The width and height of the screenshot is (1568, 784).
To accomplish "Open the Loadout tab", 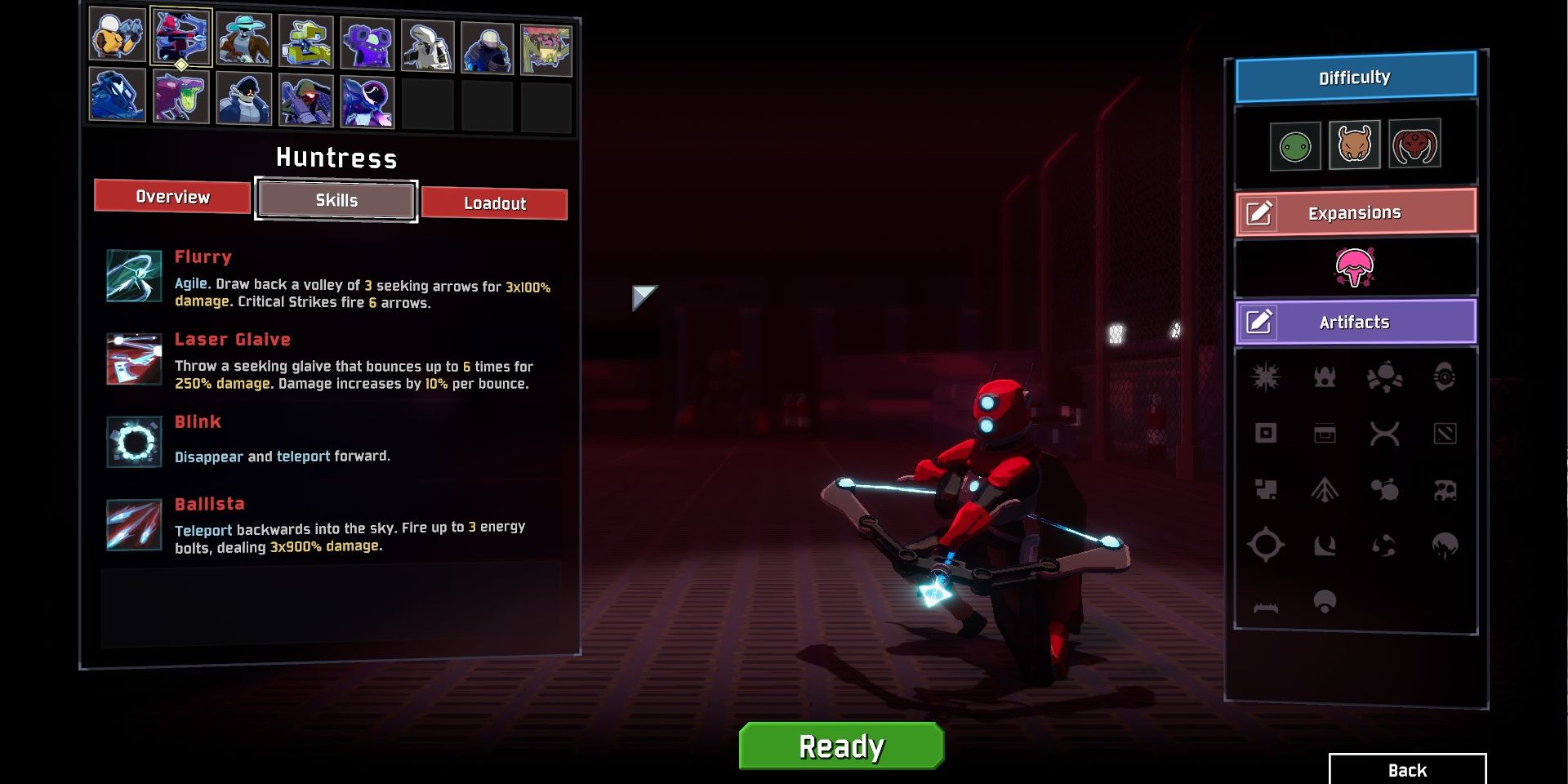I will point(494,203).
